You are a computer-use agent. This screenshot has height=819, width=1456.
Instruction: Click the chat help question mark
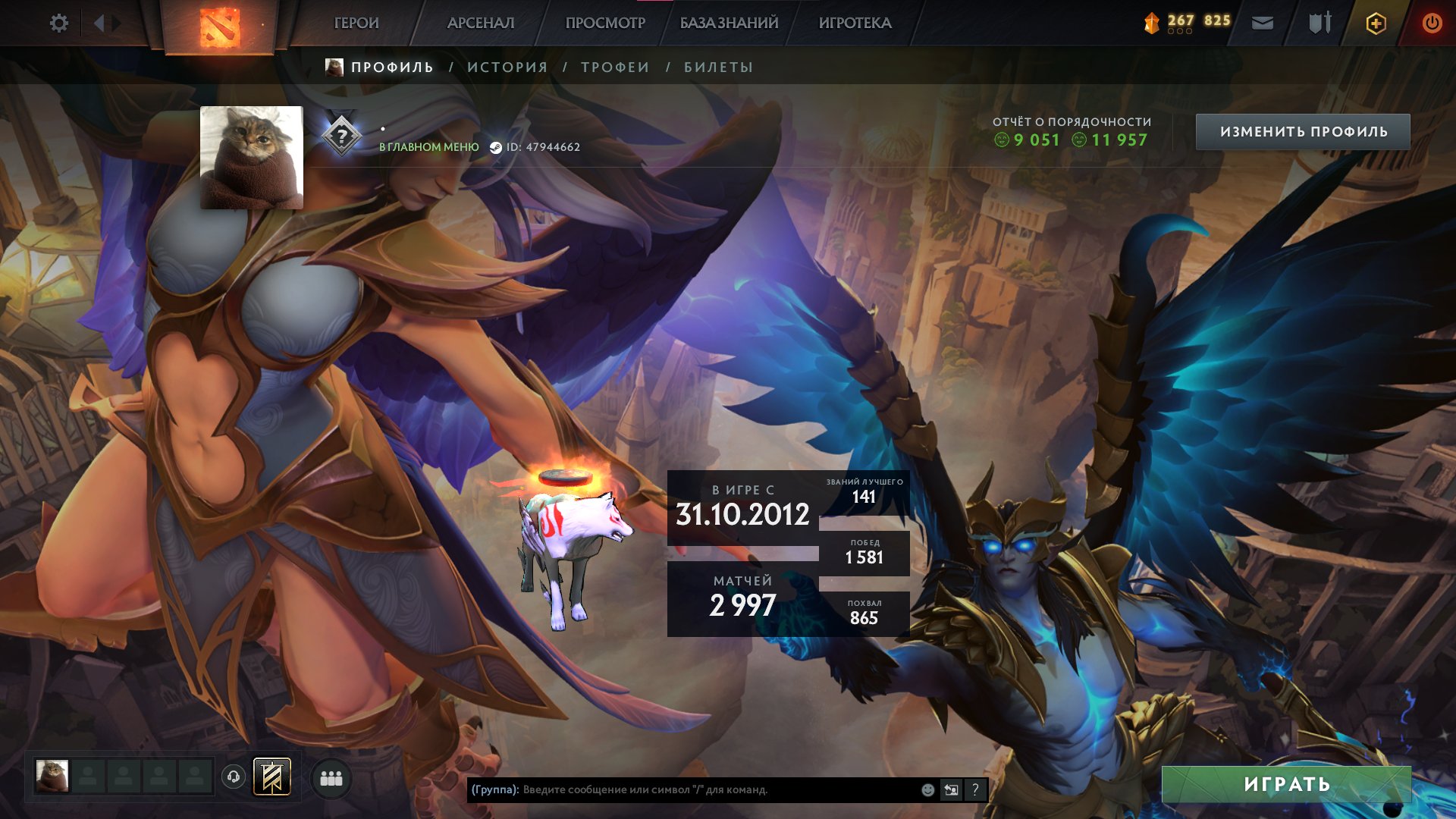[x=975, y=790]
